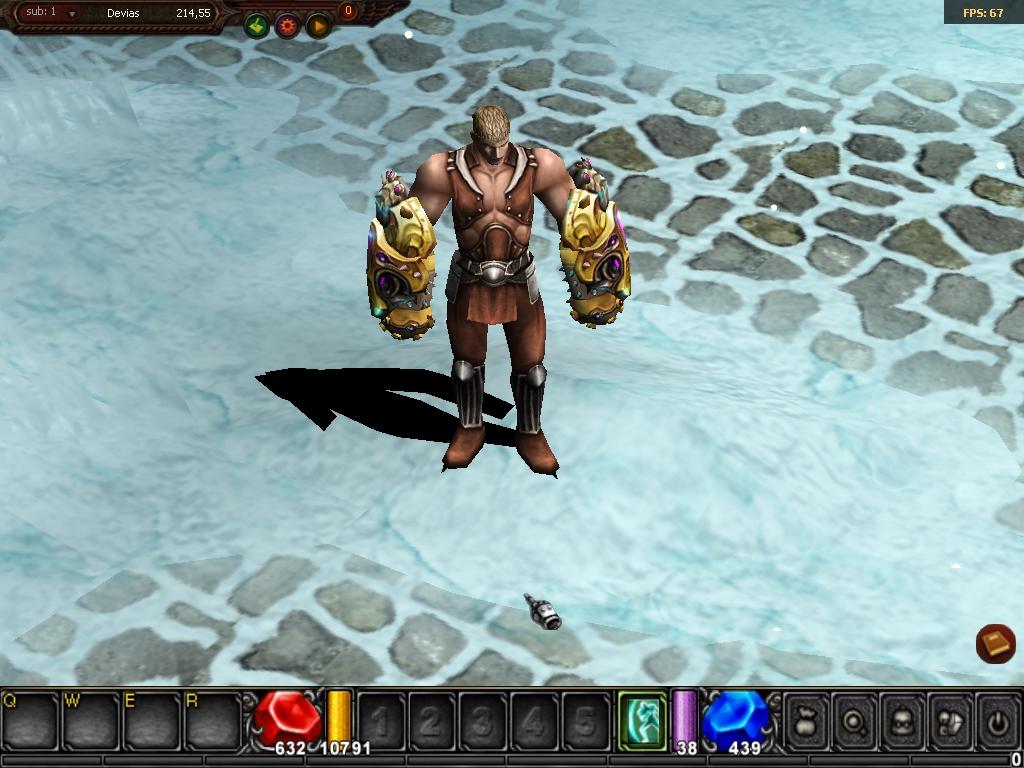Open the brown book icon
Screen dimensions: 1024x768
tap(995, 644)
